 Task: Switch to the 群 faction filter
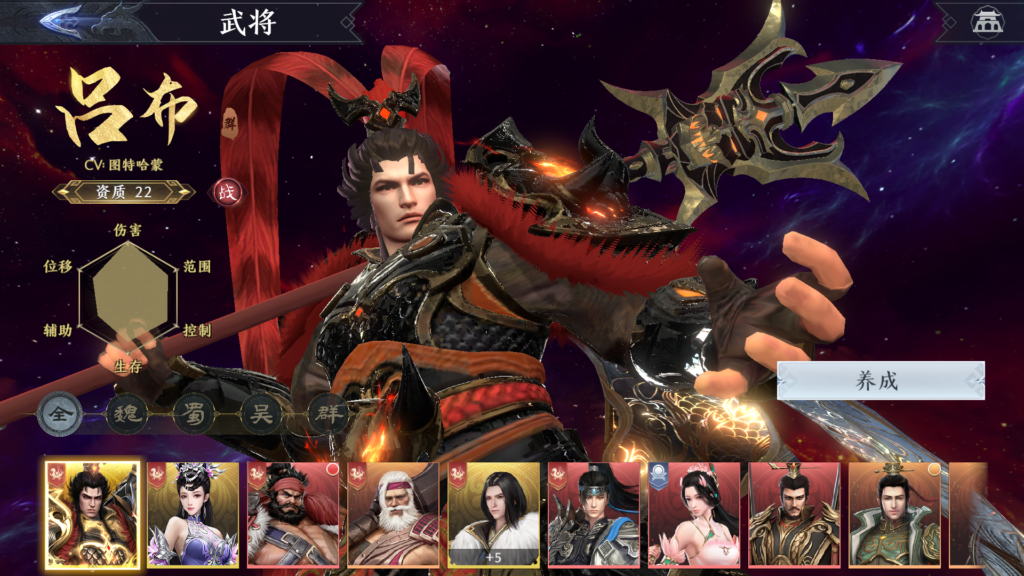[328, 414]
